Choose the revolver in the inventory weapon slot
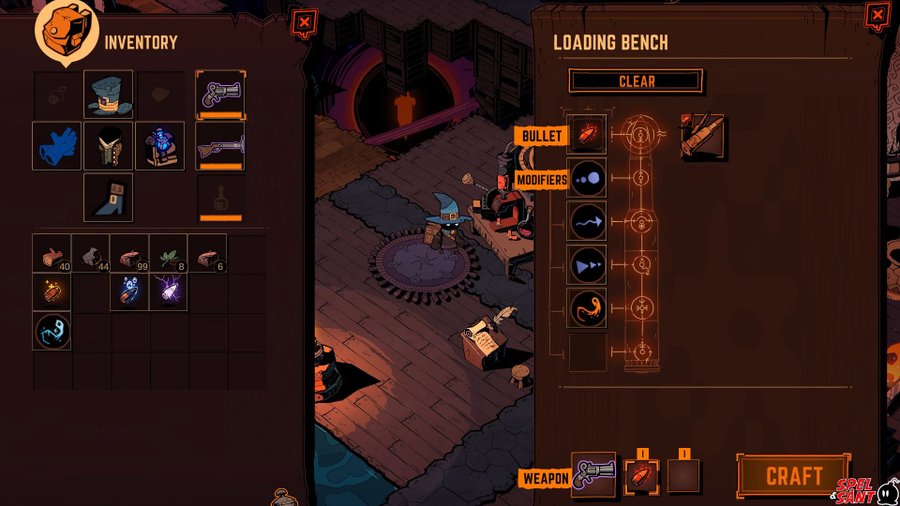This screenshot has height=506, width=900. click(x=220, y=94)
